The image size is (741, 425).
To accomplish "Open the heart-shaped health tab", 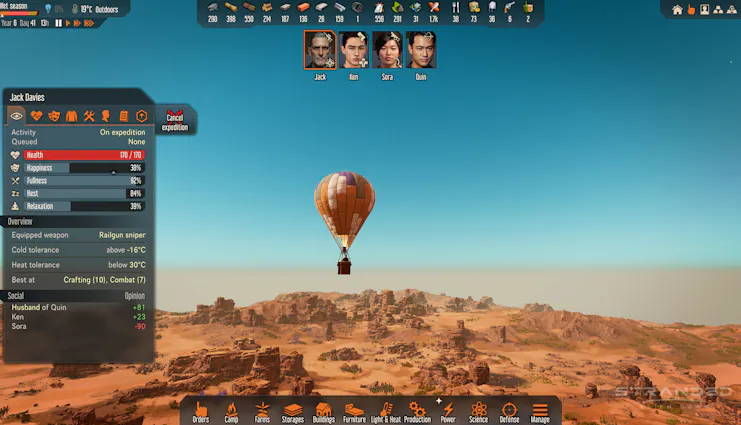I will click(37, 116).
